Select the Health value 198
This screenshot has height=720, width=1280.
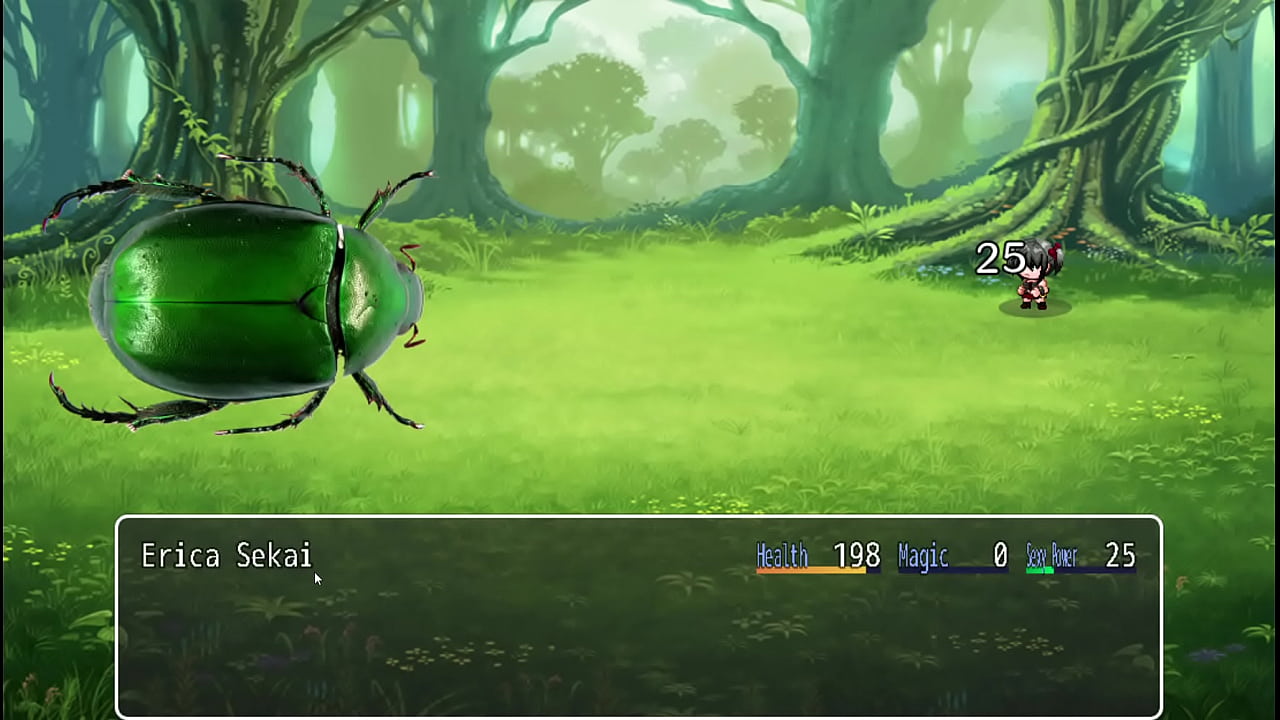point(855,552)
